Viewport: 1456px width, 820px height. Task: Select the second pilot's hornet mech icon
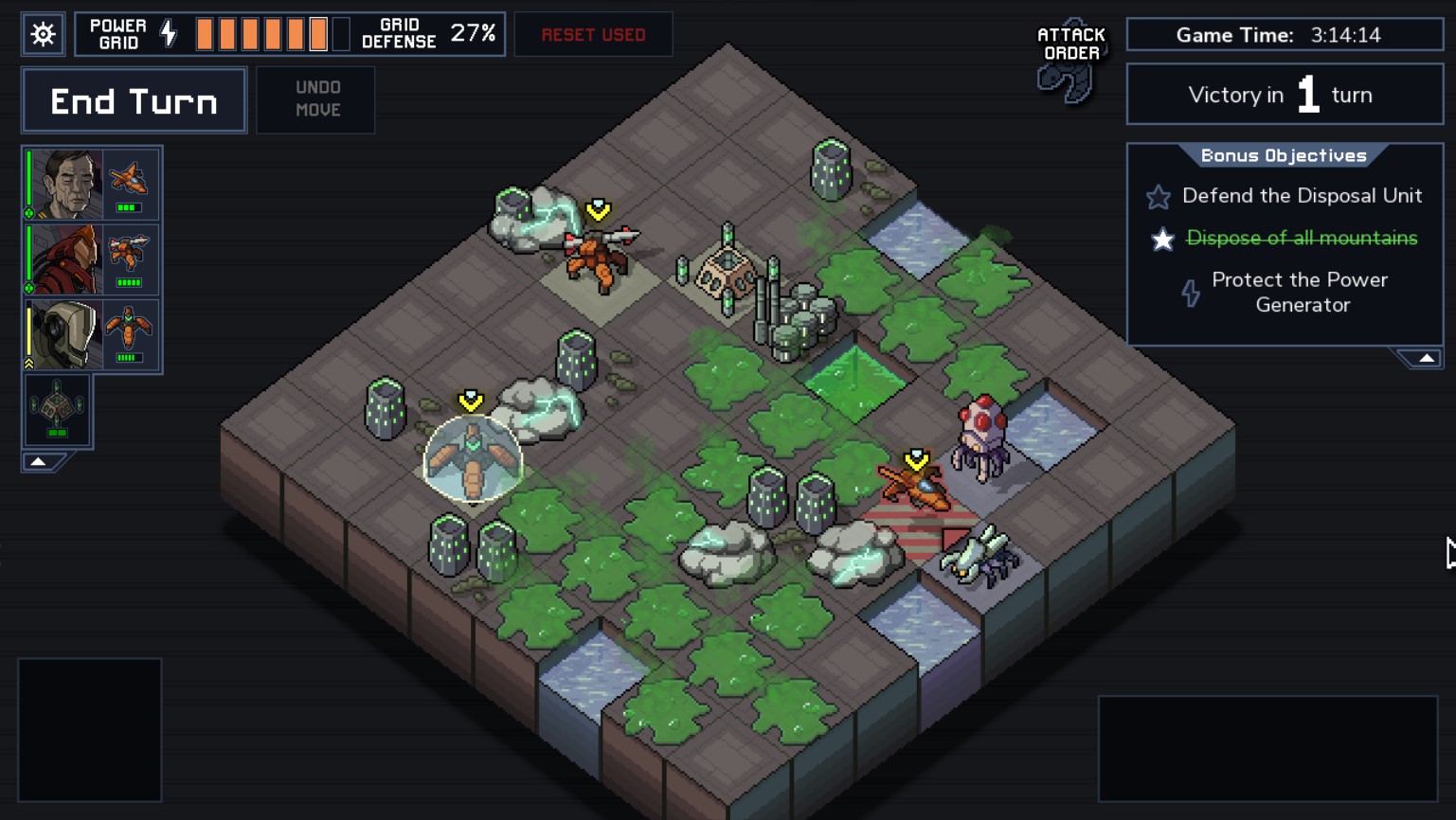[129, 250]
